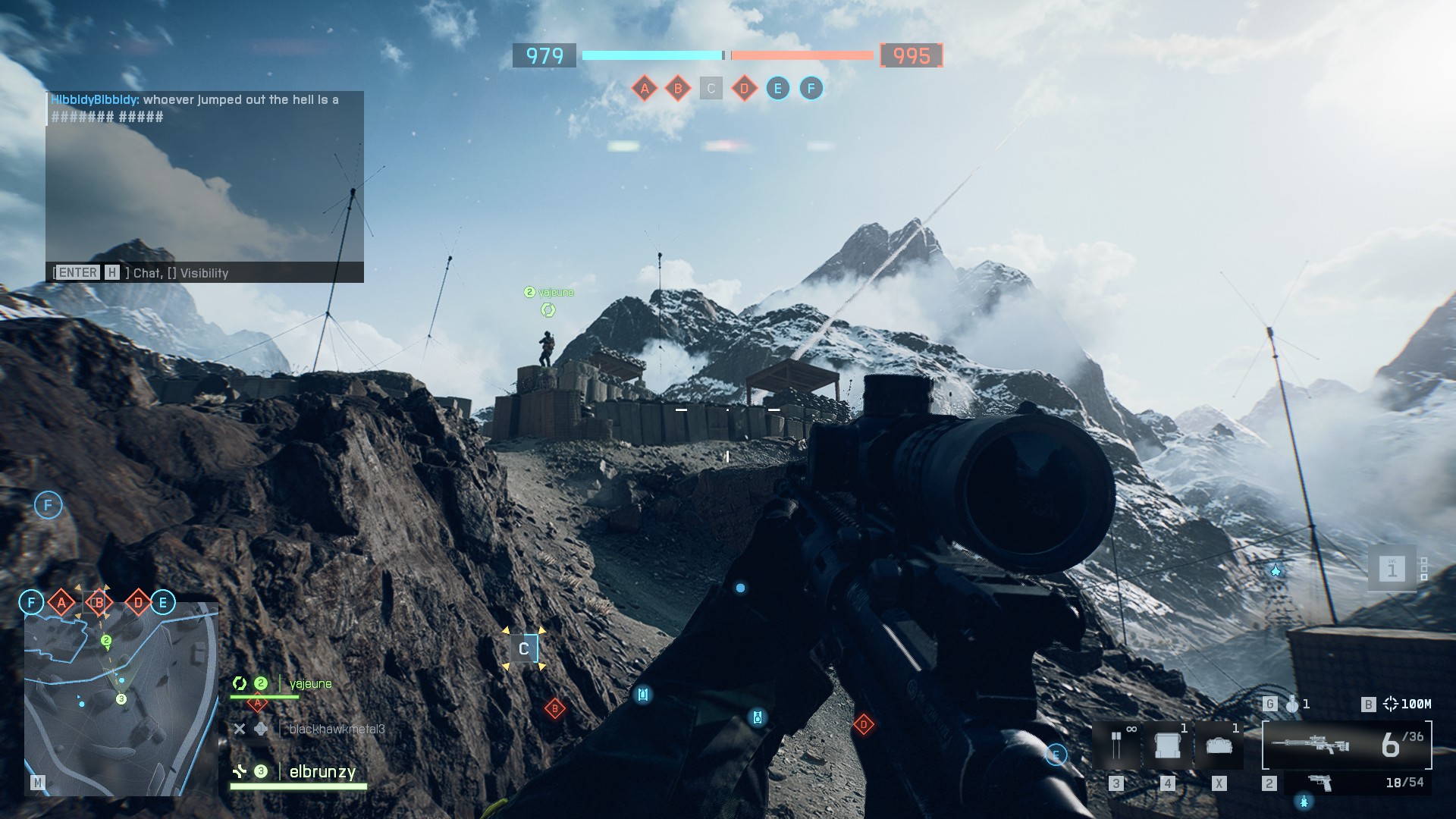Select downed squadmate blackhawkmetal3 in squad list
This screenshot has width=1456, height=819.
337,729
